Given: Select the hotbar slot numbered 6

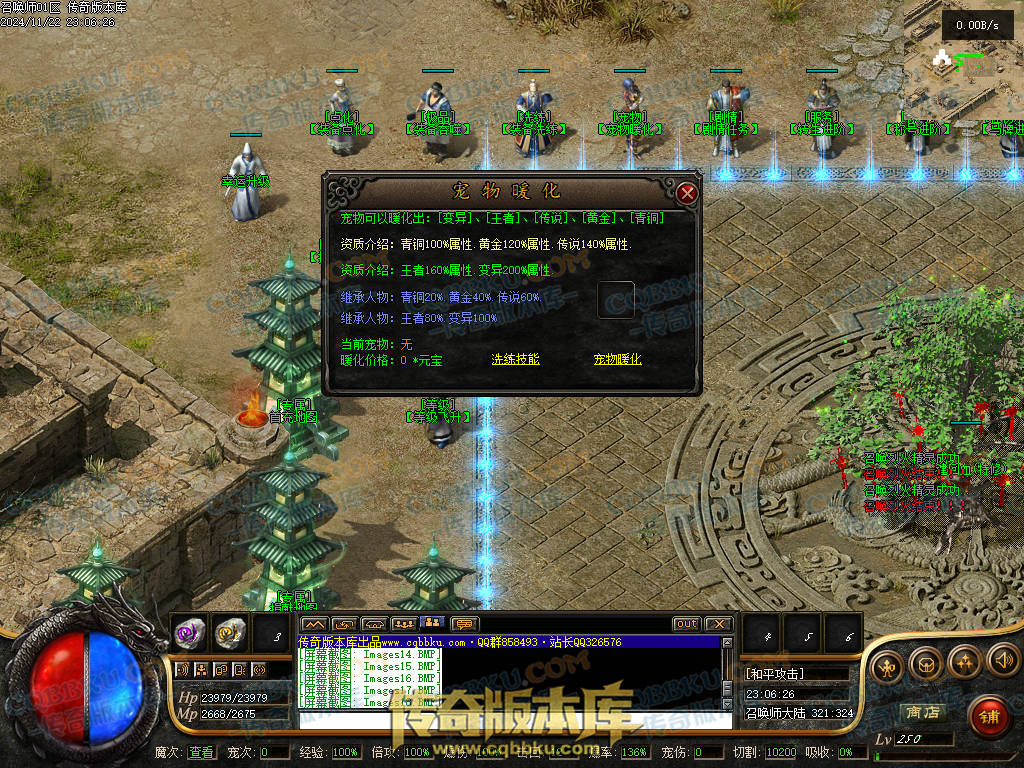Looking at the screenshot, I should 846,634.
